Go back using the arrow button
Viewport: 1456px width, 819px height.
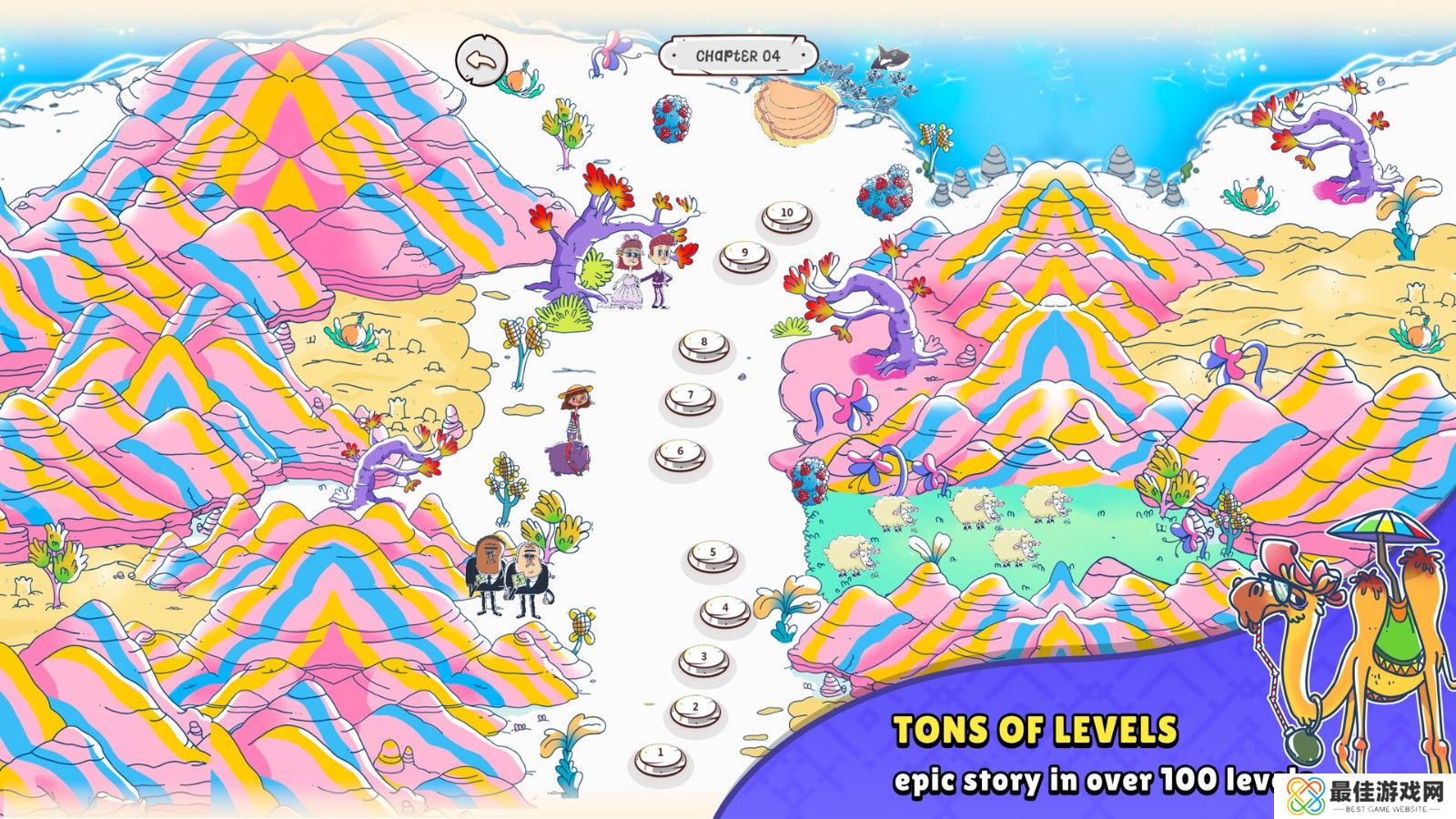pos(480,61)
